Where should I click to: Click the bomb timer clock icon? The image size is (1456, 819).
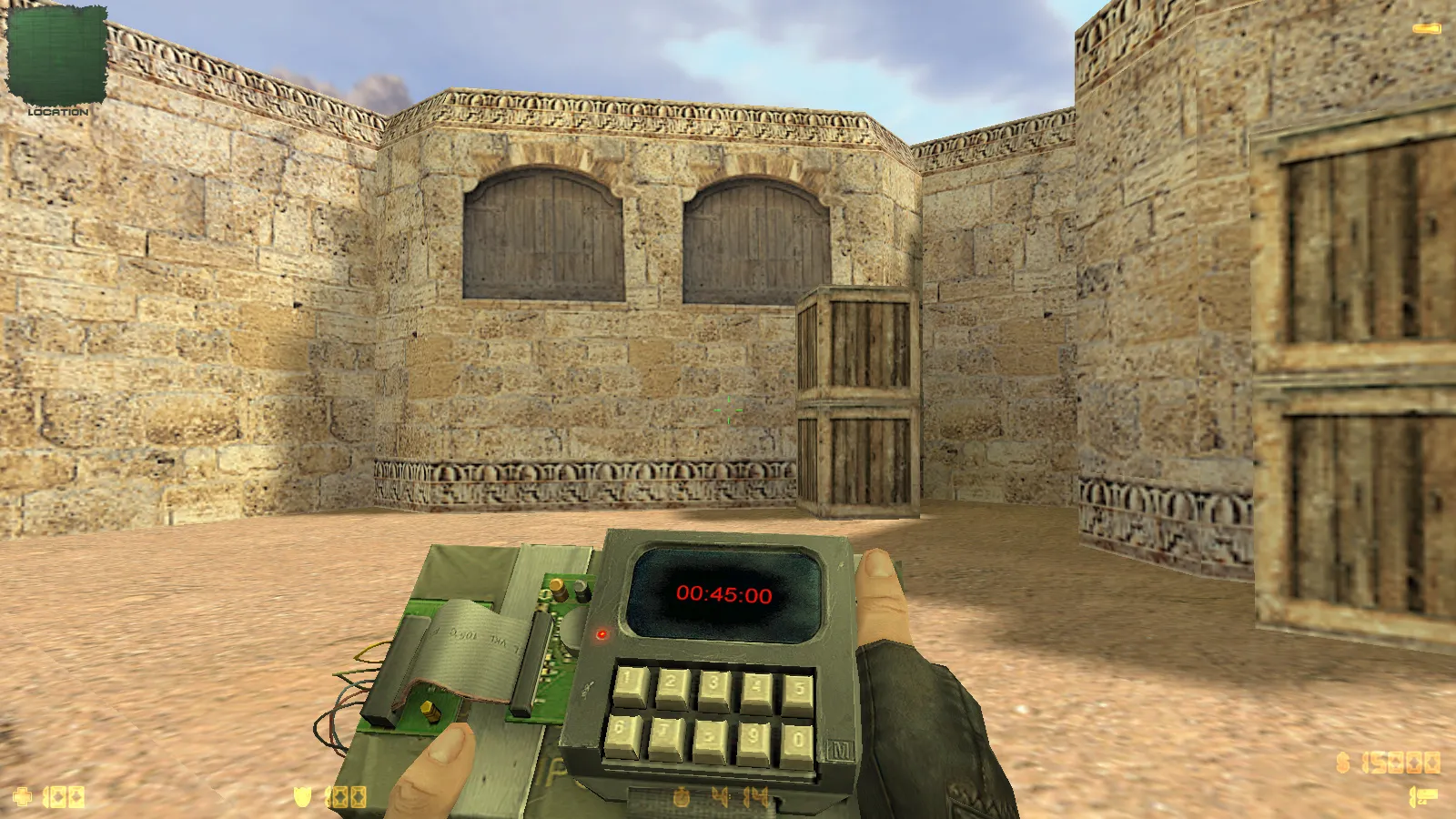coord(682,797)
